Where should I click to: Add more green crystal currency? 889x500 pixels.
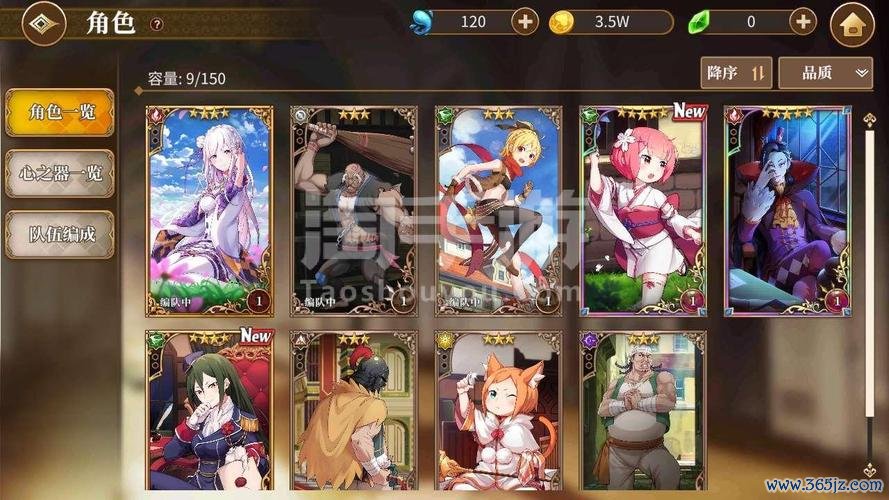pyautogui.click(x=803, y=21)
